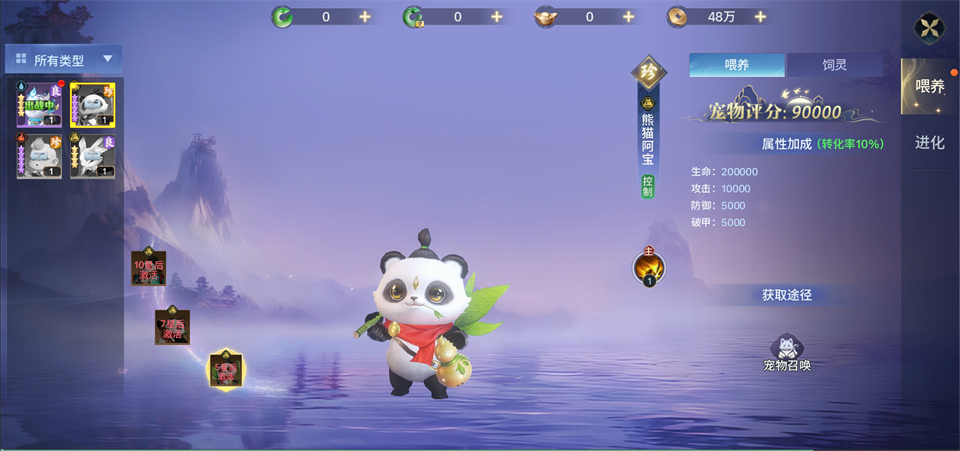
Task: Select the glowing highlighted skill slot
Action: coord(225,370)
